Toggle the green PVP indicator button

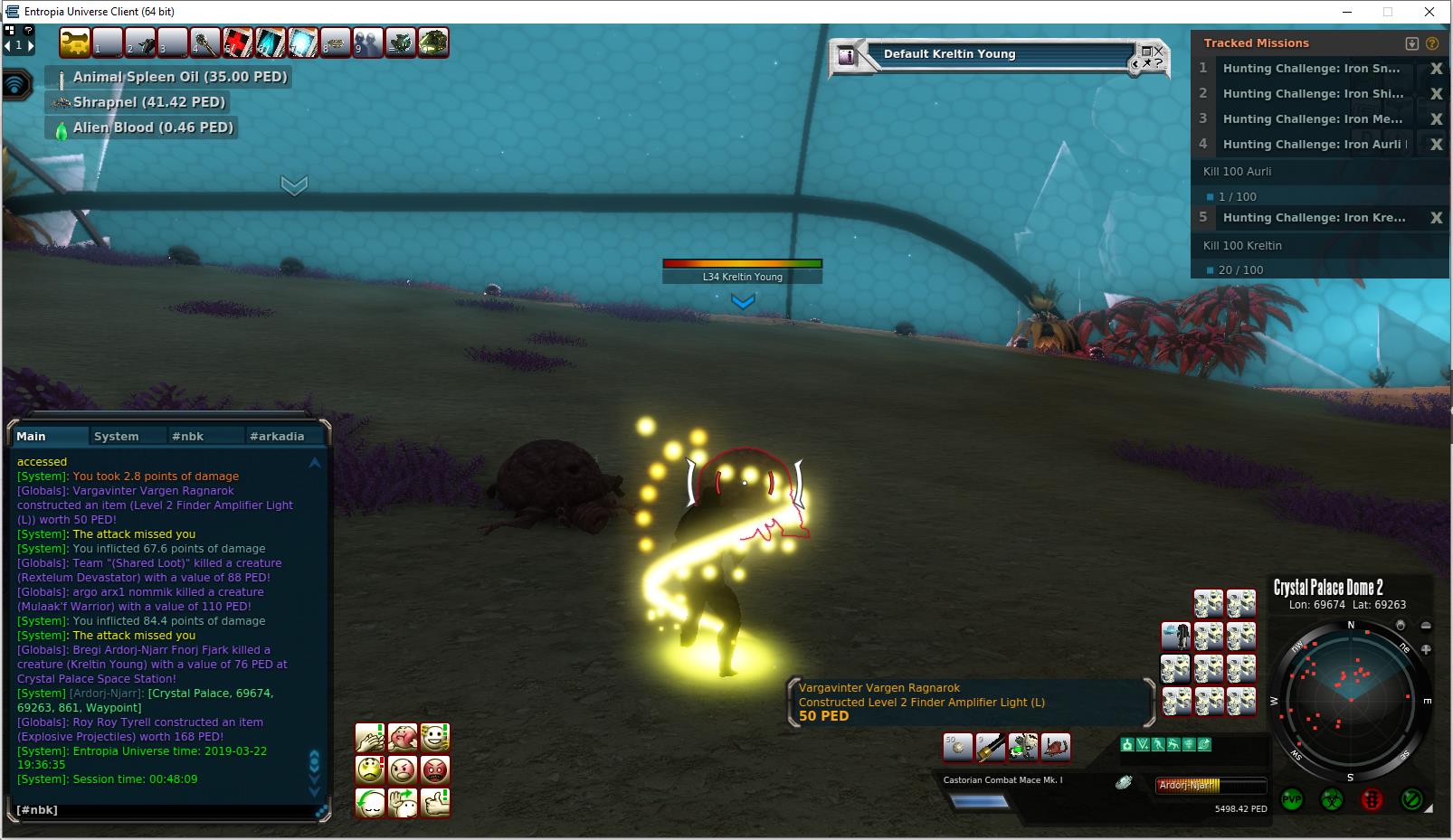[x=1292, y=800]
